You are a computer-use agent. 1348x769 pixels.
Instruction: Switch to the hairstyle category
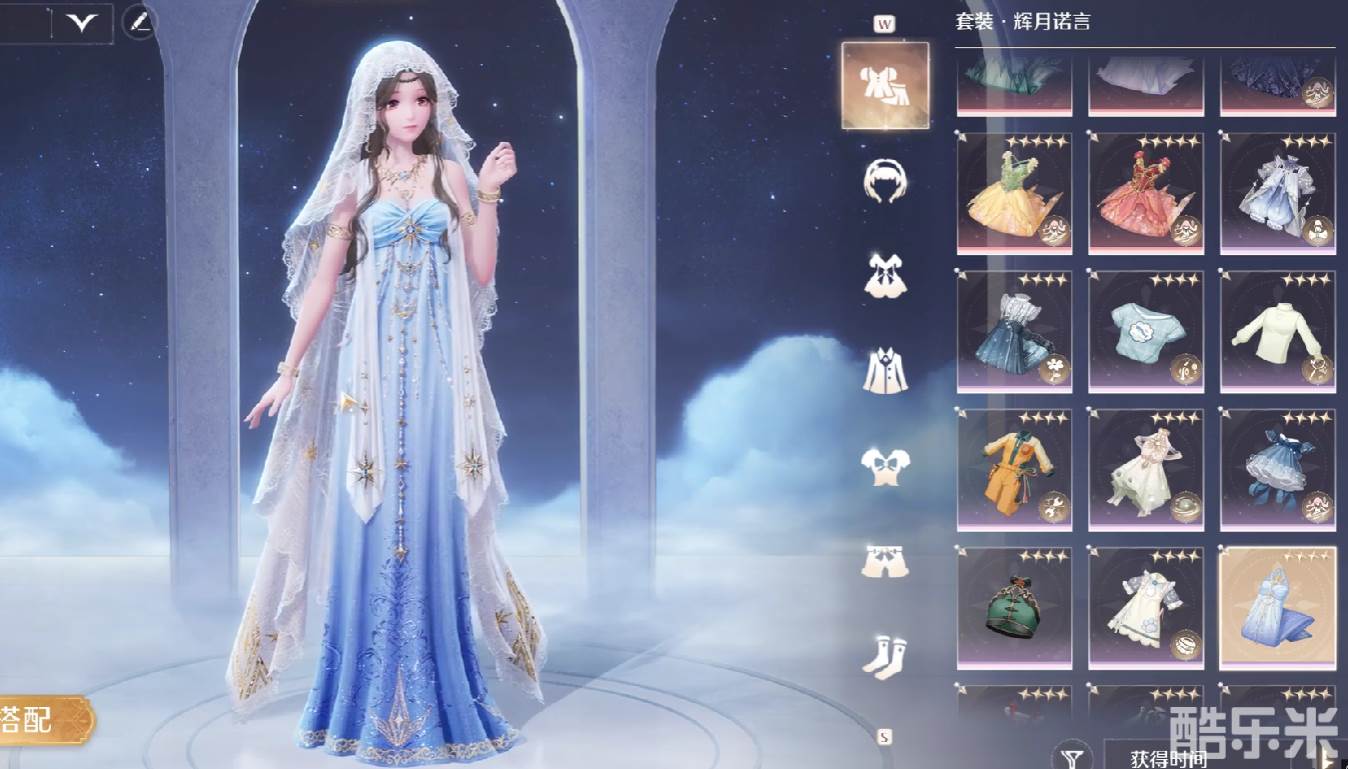pos(884,181)
